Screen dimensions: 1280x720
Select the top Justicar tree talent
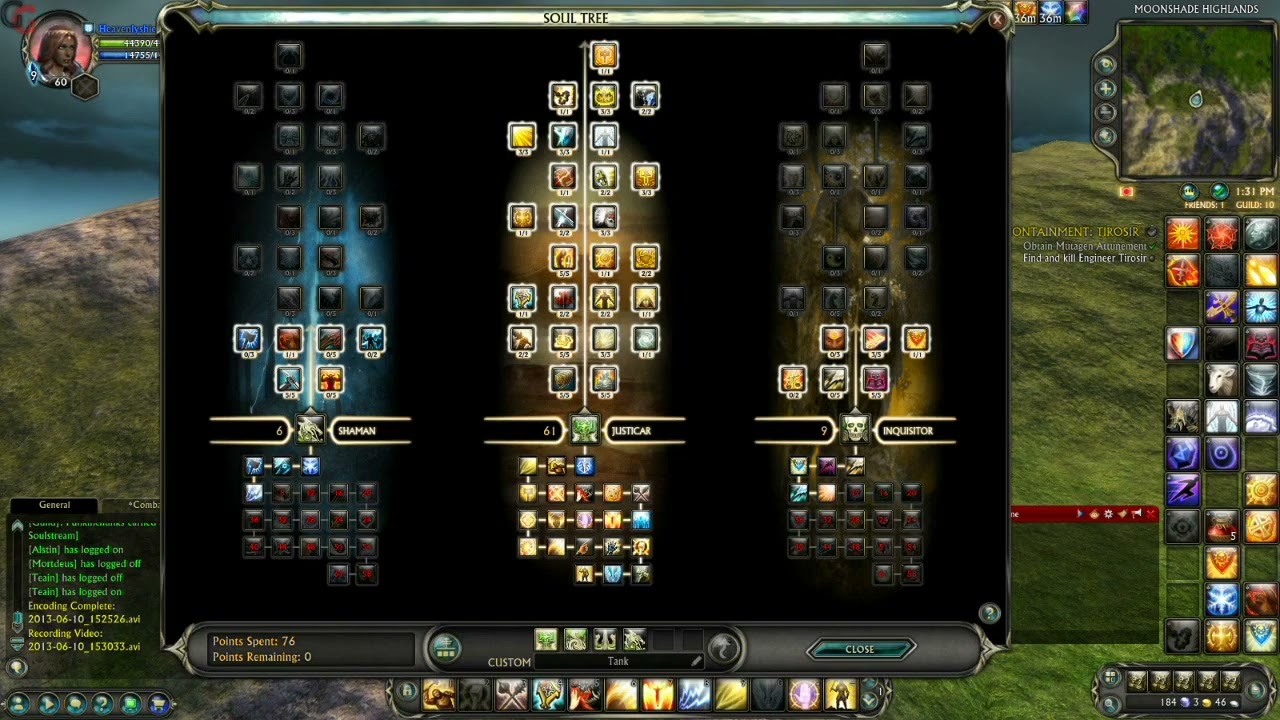coord(604,55)
